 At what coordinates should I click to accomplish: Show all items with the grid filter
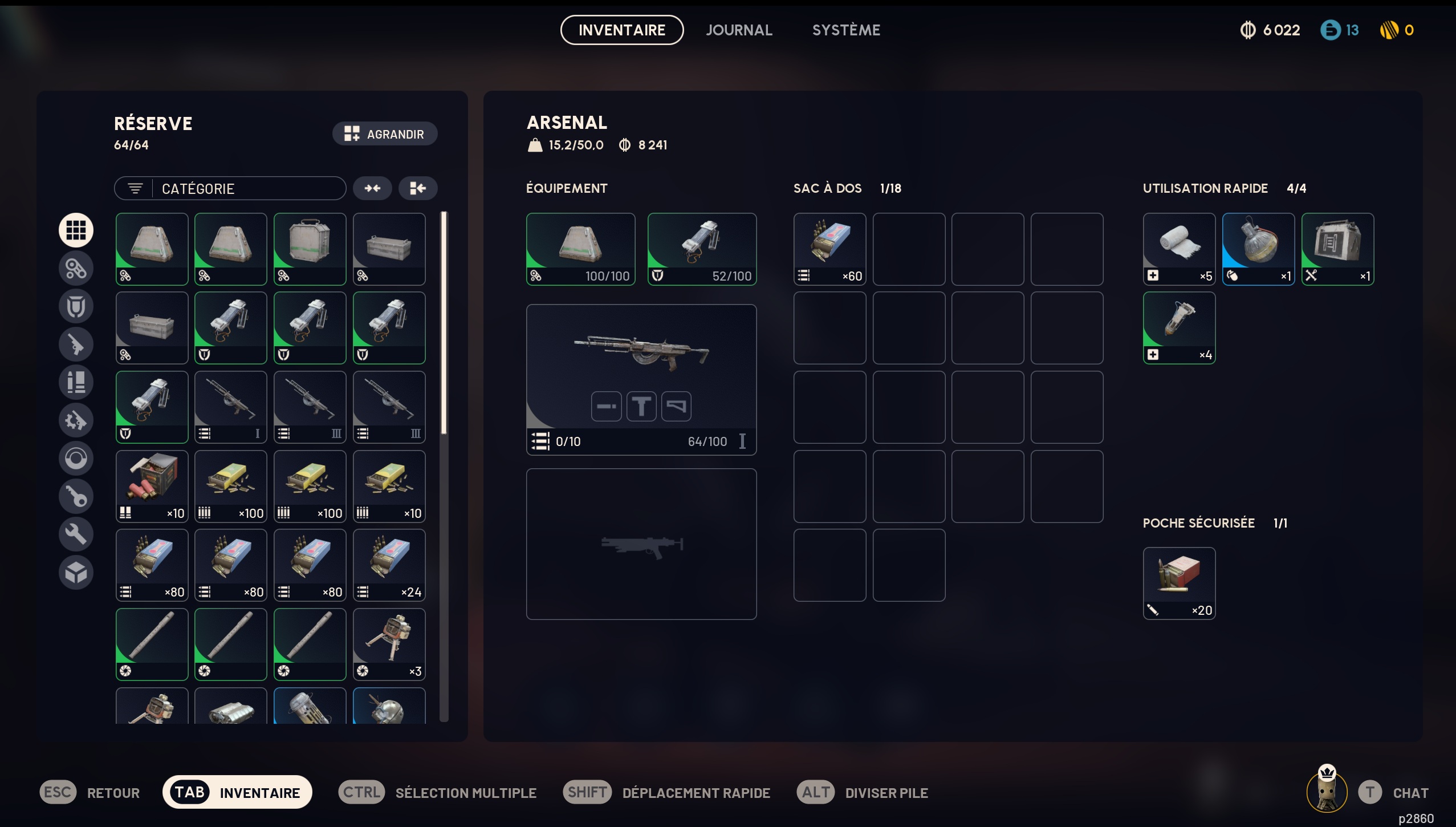click(x=76, y=230)
